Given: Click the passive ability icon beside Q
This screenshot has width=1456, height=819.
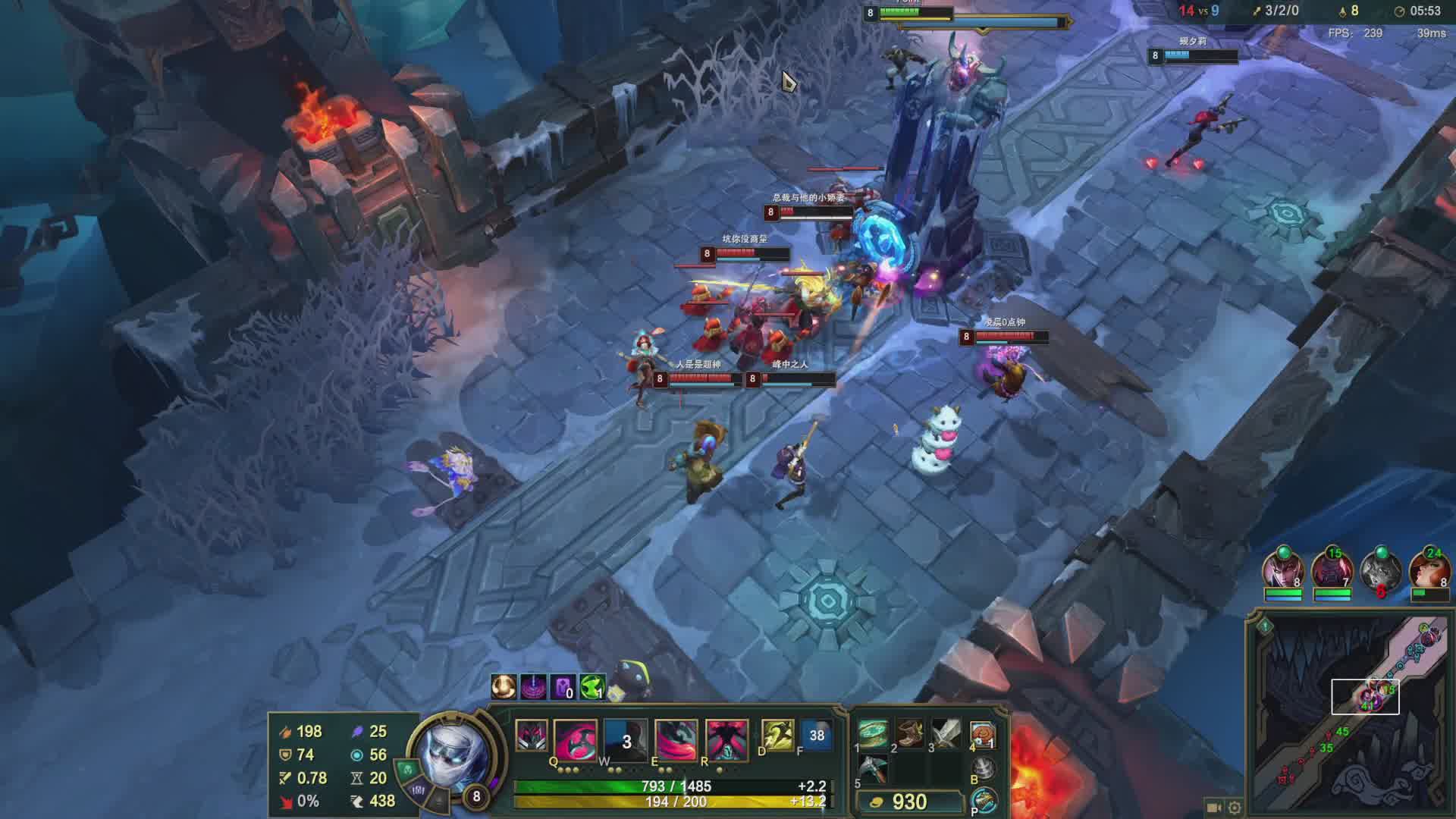Looking at the screenshot, I should point(531,736).
